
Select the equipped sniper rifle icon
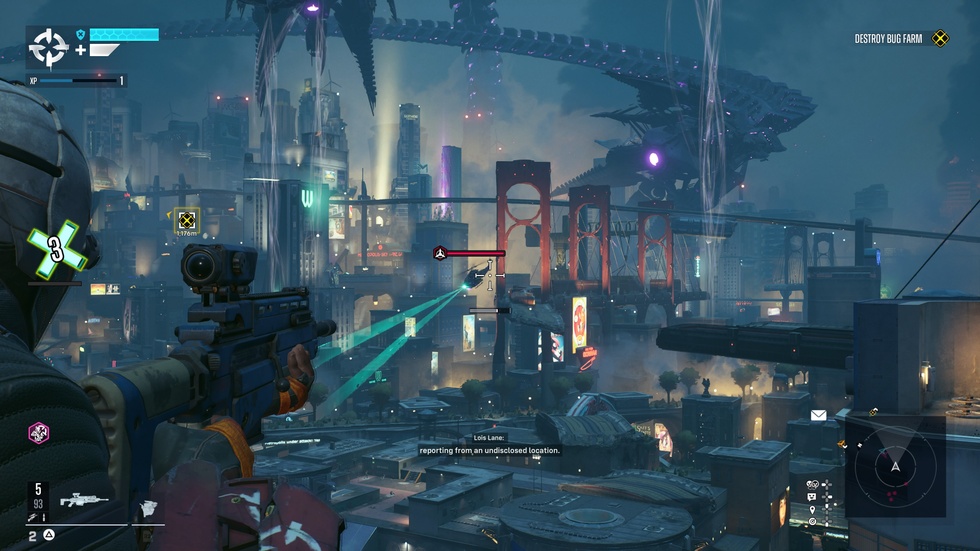click(x=84, y=499)
